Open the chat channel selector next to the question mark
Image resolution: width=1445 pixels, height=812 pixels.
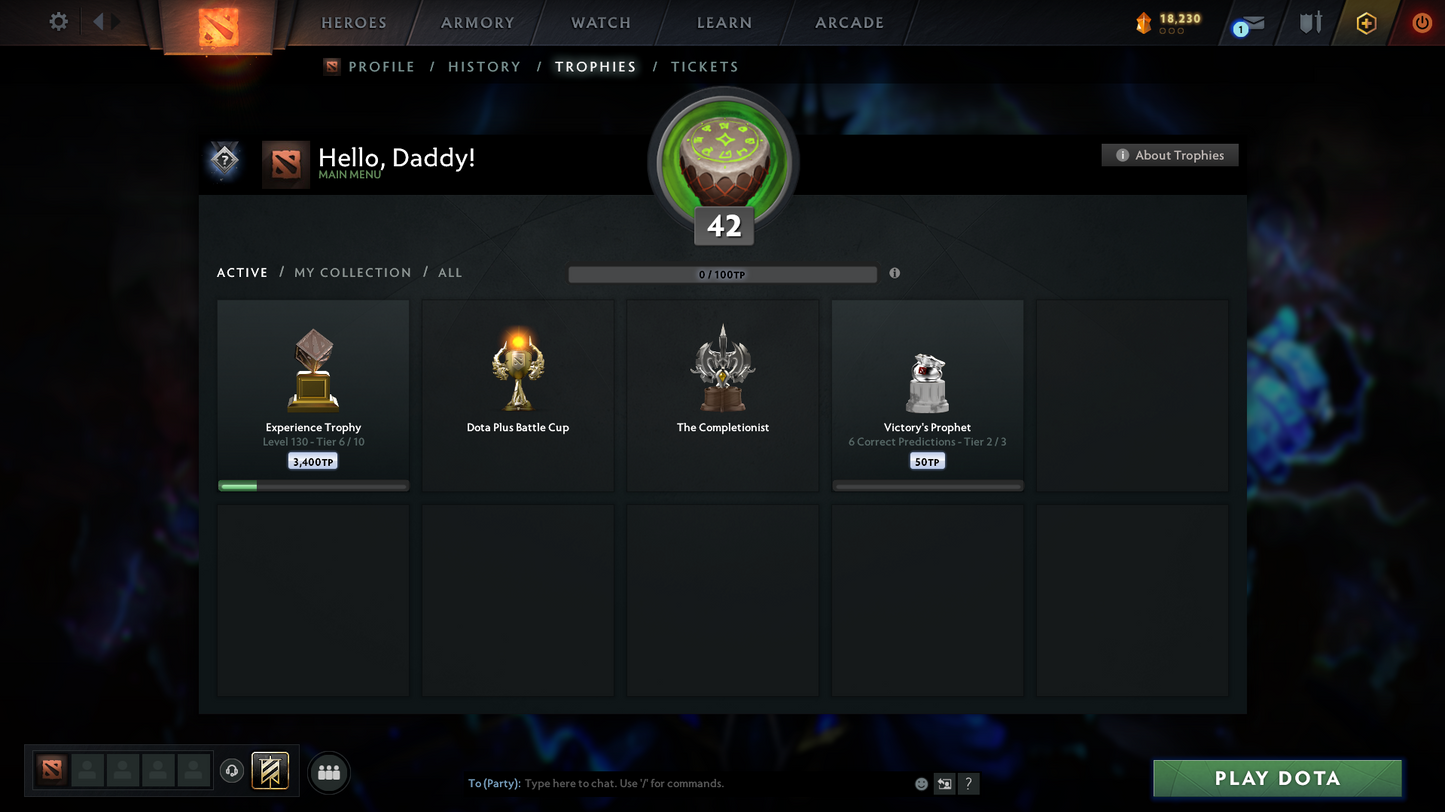[x=943, y=784]
